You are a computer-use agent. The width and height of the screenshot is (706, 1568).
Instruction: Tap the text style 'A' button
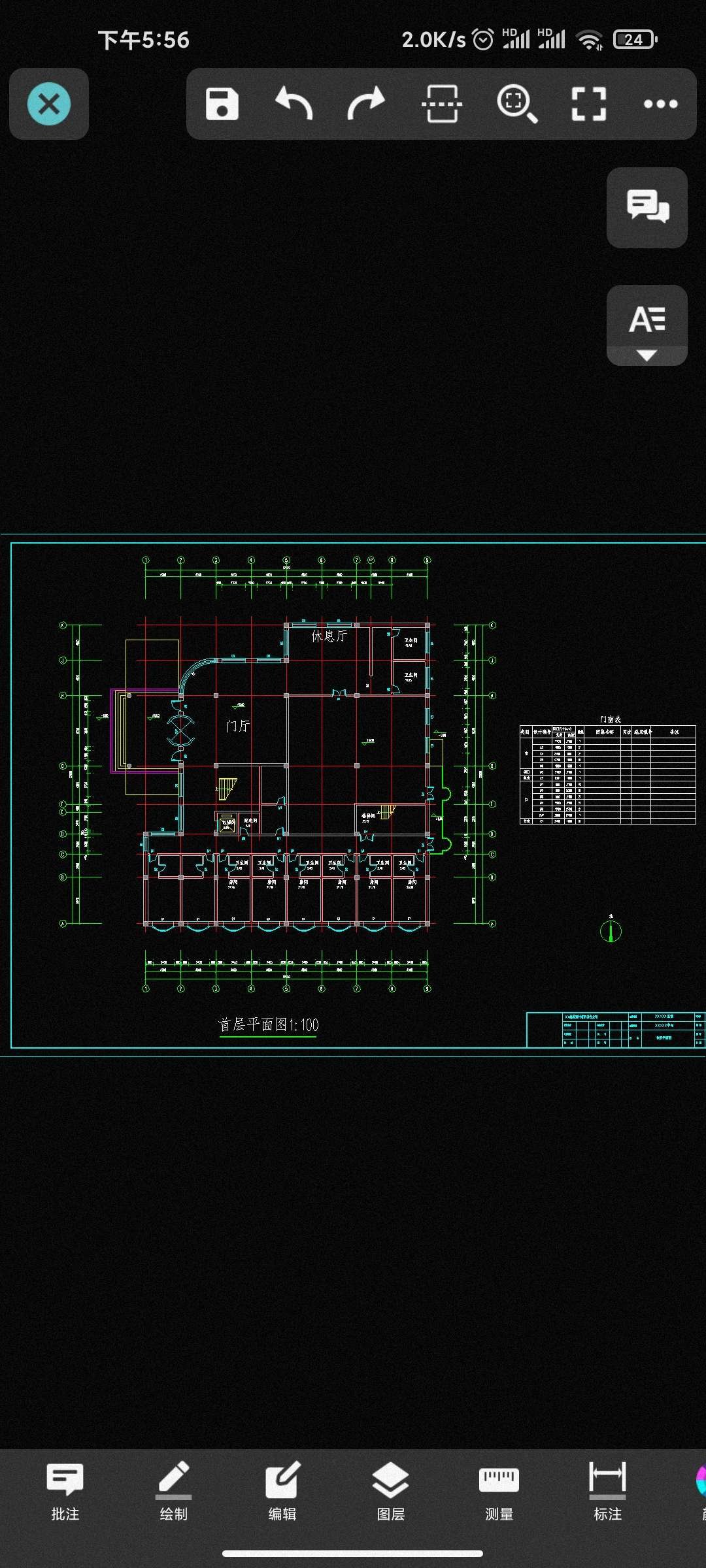tap(647, 318)
